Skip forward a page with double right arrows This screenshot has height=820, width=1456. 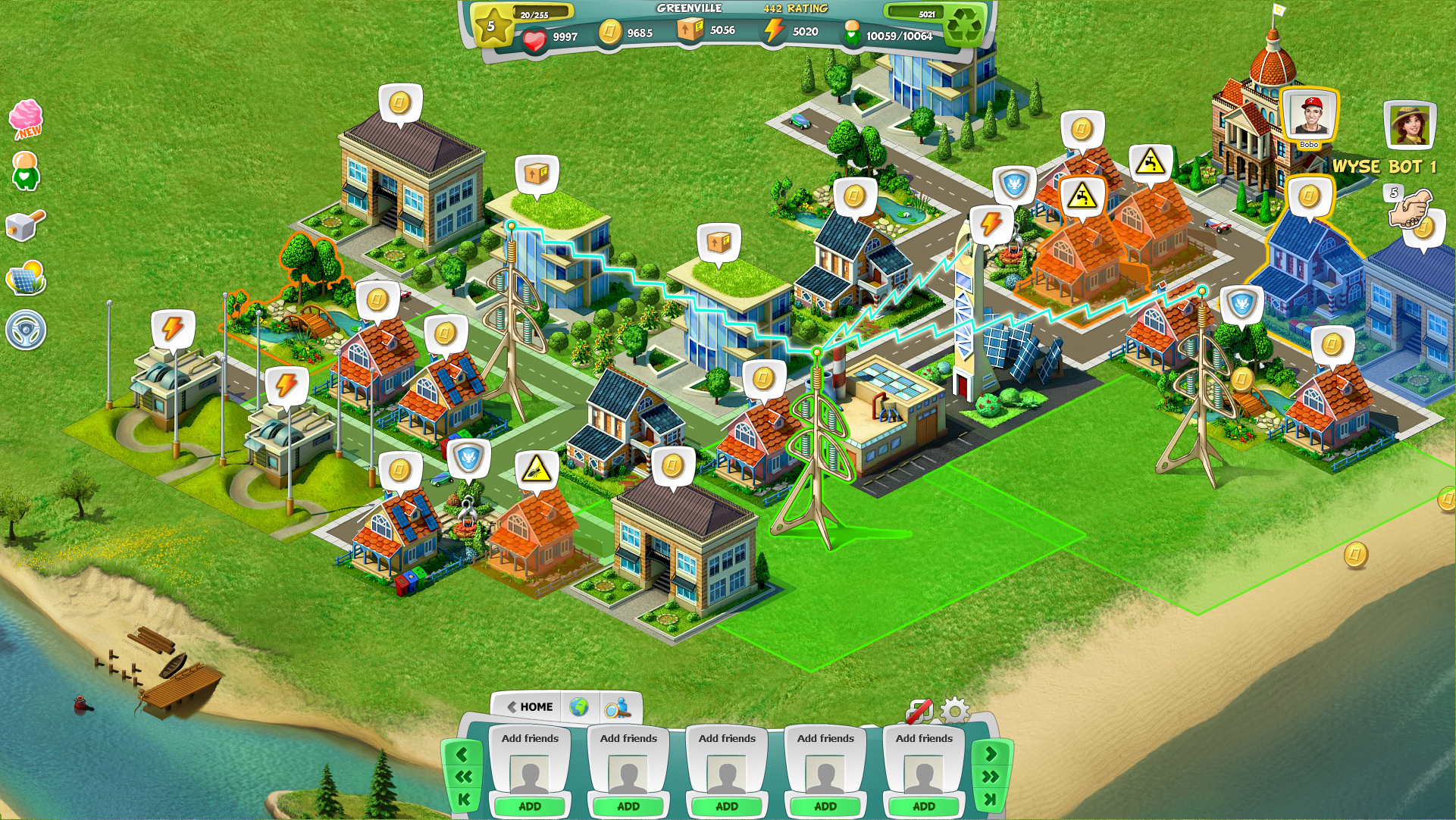(x=990, y=776)
